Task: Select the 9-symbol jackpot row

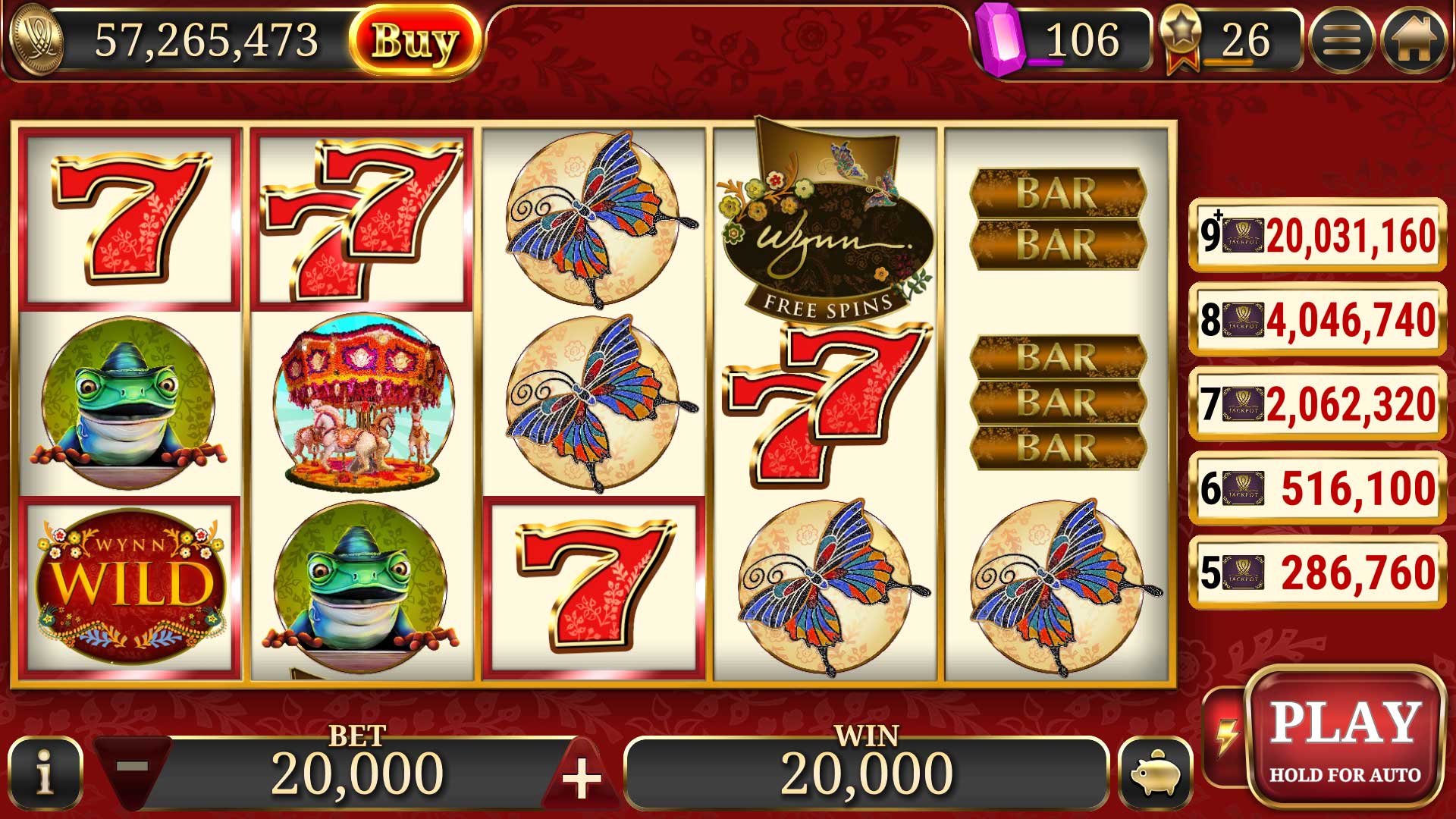Action: coord(1316,235)
